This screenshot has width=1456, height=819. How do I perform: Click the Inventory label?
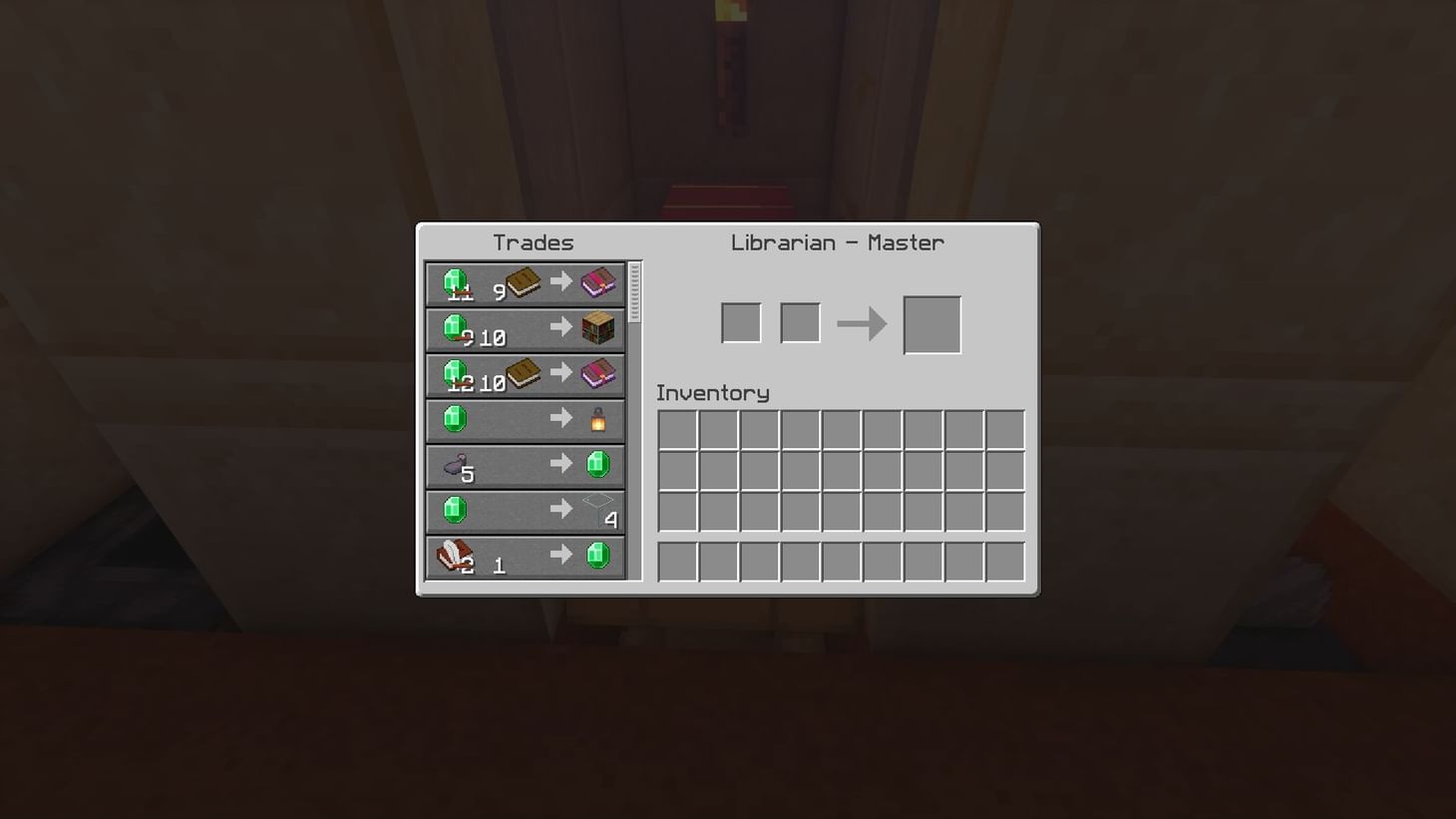[712, 392]
